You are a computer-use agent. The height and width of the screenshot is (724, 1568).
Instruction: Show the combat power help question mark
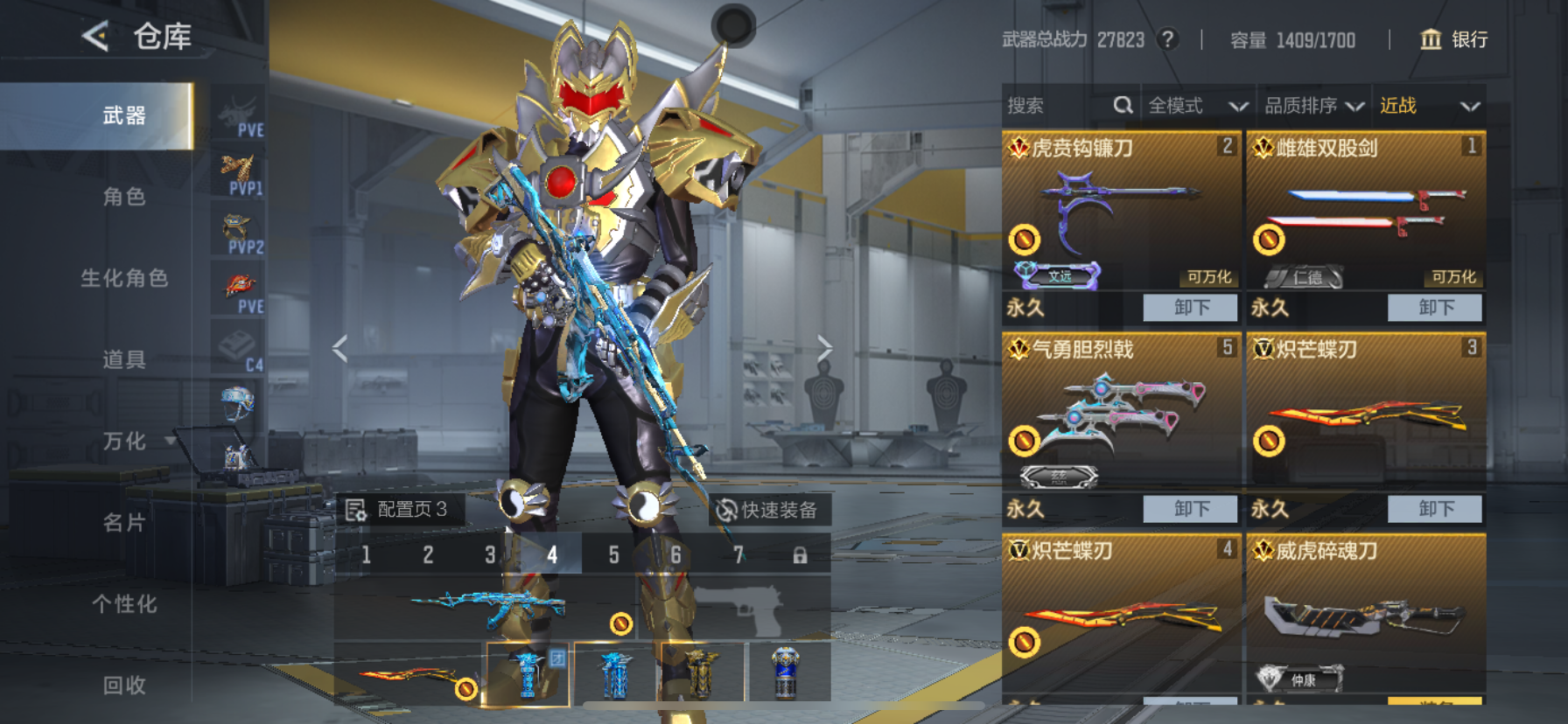tap(1167, 39)
